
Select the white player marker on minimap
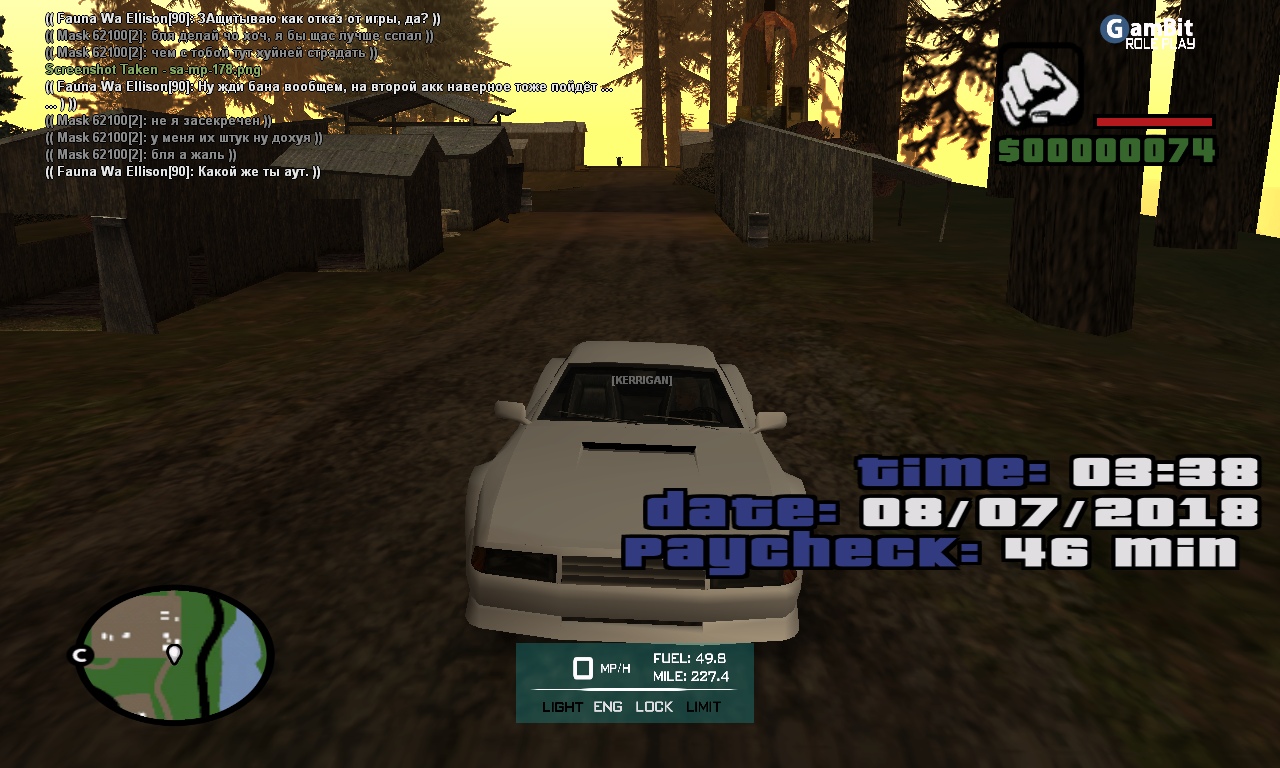tap(174, 654)
